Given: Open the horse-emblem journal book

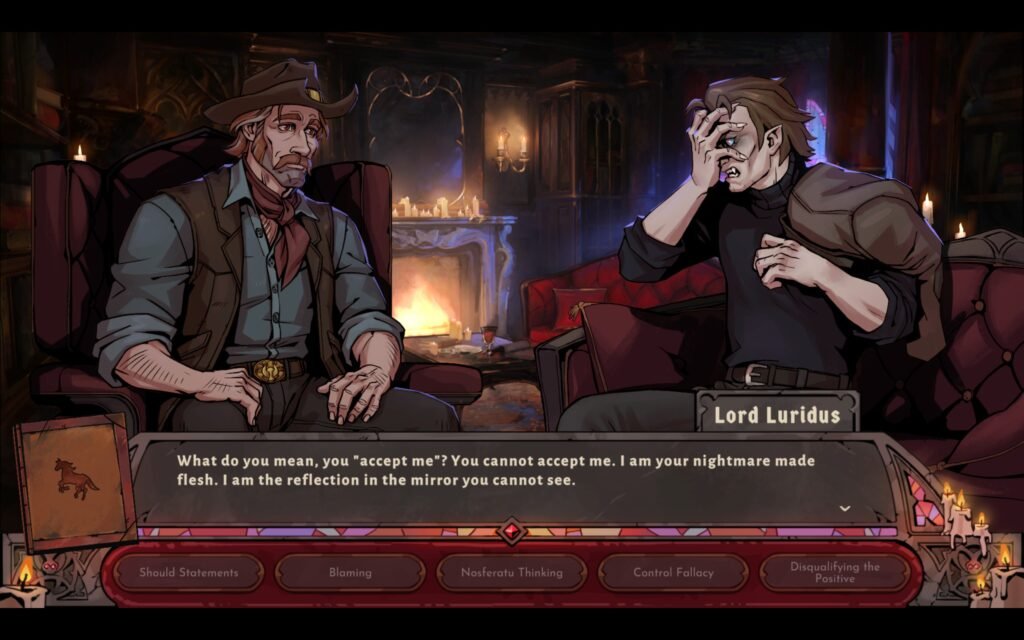Looking at the screenshot, I should [x=75, y=481].
